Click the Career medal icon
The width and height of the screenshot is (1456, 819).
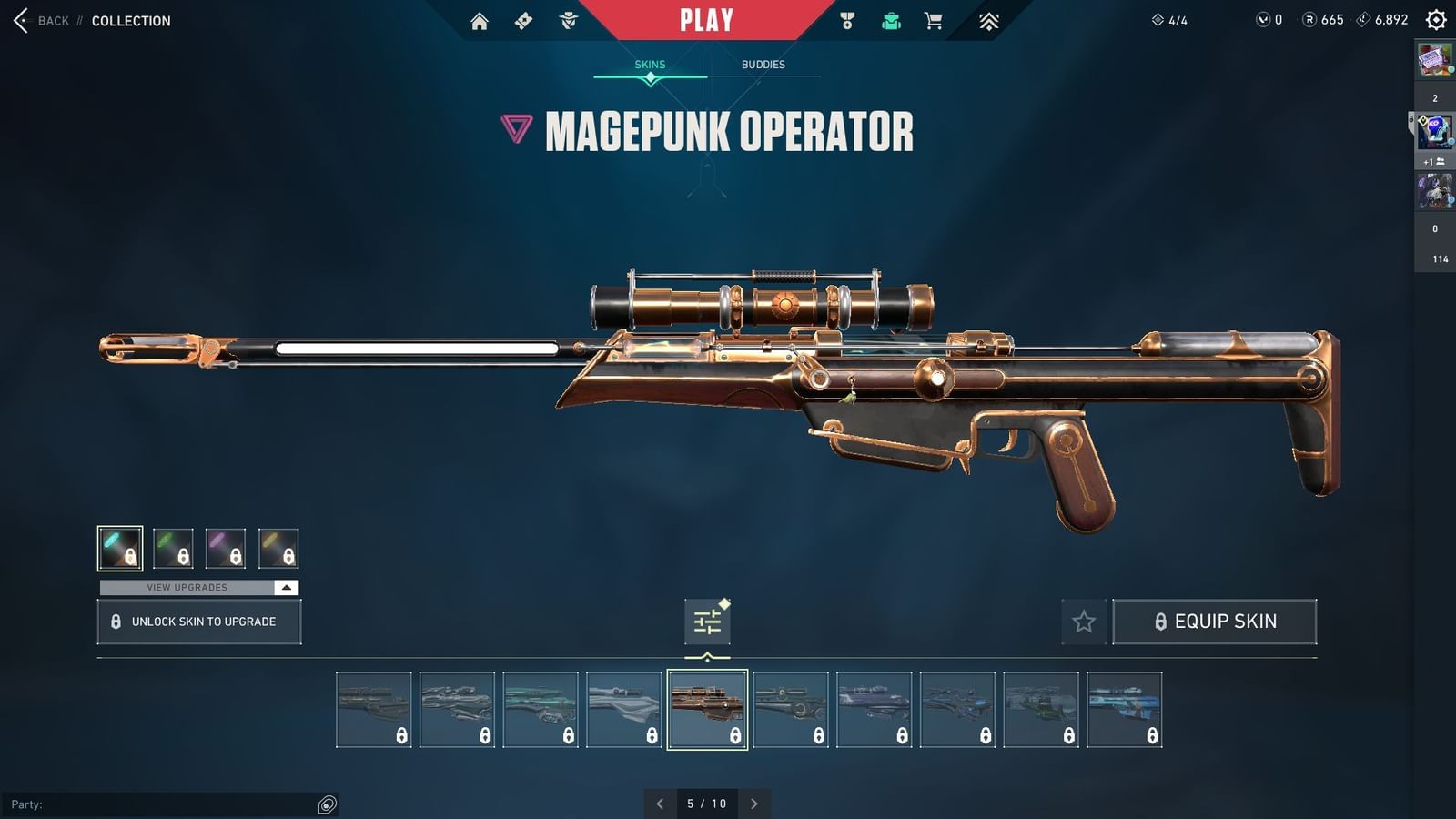tap(846, 19)
